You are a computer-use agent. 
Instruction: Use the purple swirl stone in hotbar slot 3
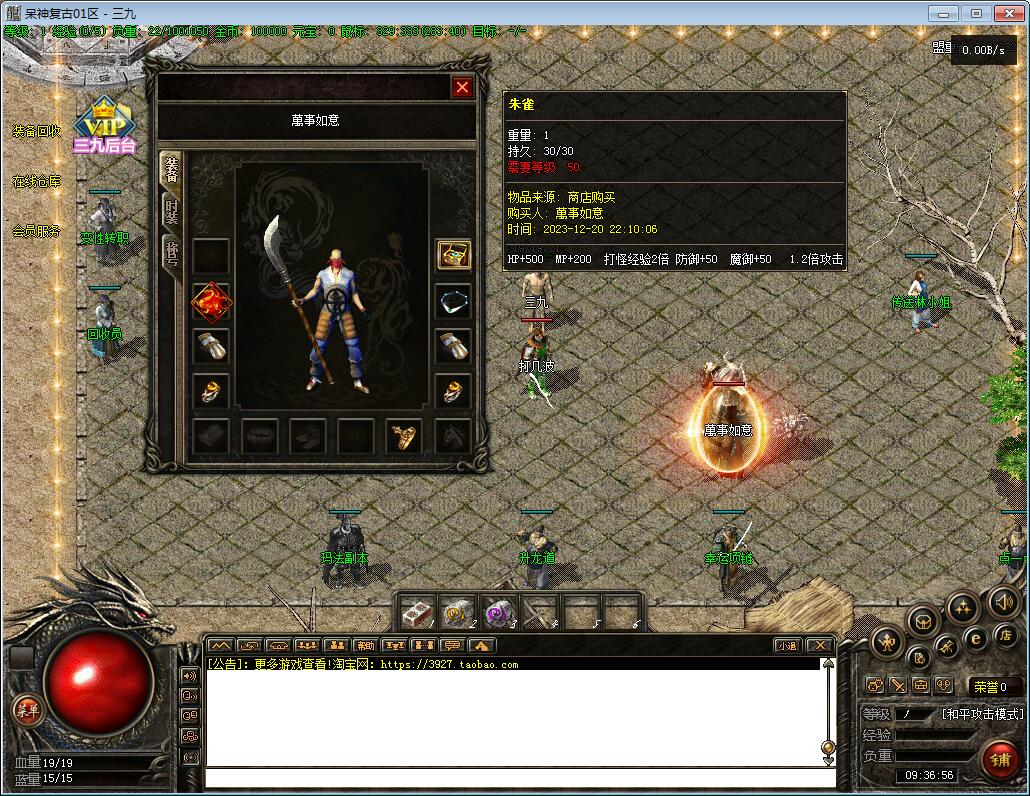pos(497,612)
